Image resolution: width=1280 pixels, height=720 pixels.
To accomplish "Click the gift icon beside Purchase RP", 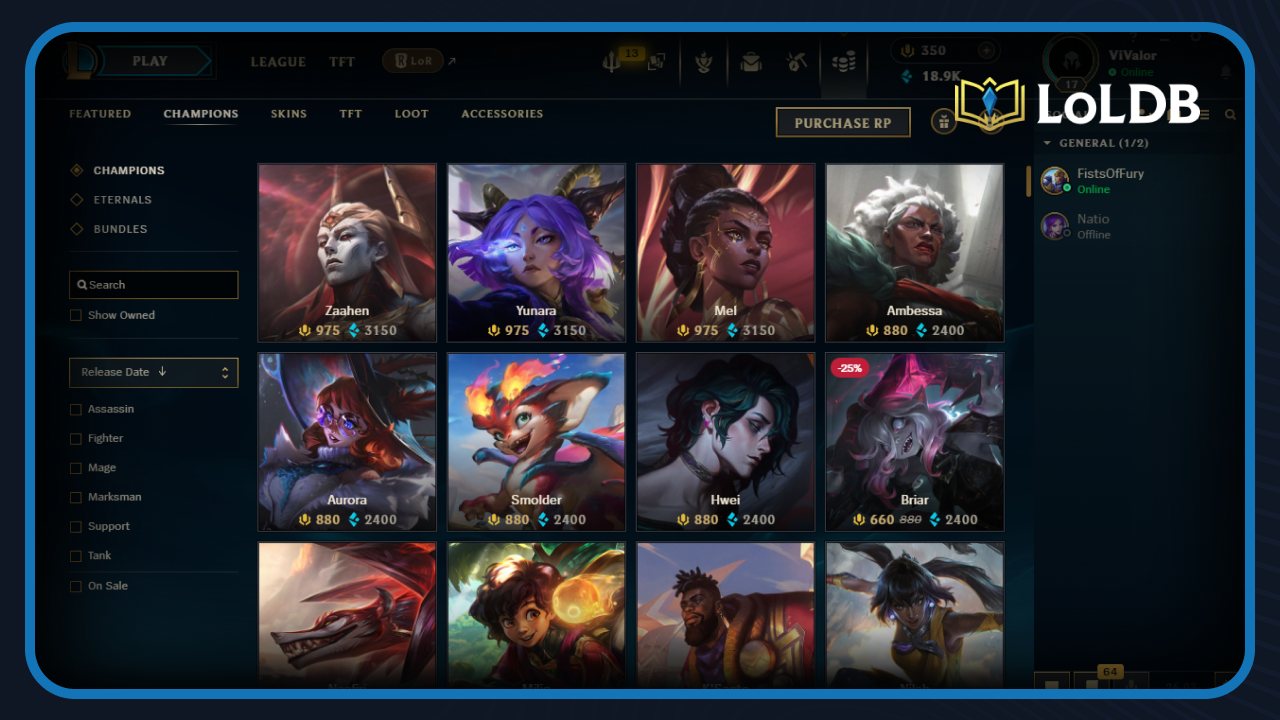I will (x=944, y=121).
